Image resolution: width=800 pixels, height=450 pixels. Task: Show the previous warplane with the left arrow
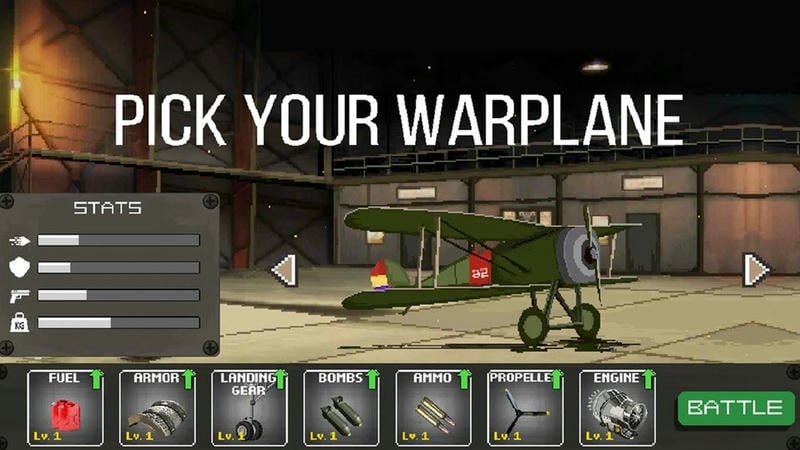point(284,269)
